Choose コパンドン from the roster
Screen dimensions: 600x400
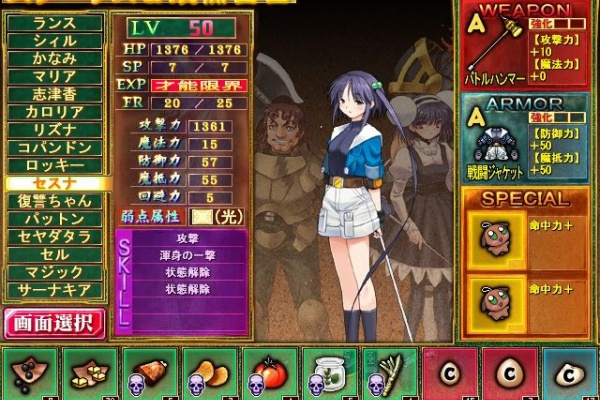[54, 148]
